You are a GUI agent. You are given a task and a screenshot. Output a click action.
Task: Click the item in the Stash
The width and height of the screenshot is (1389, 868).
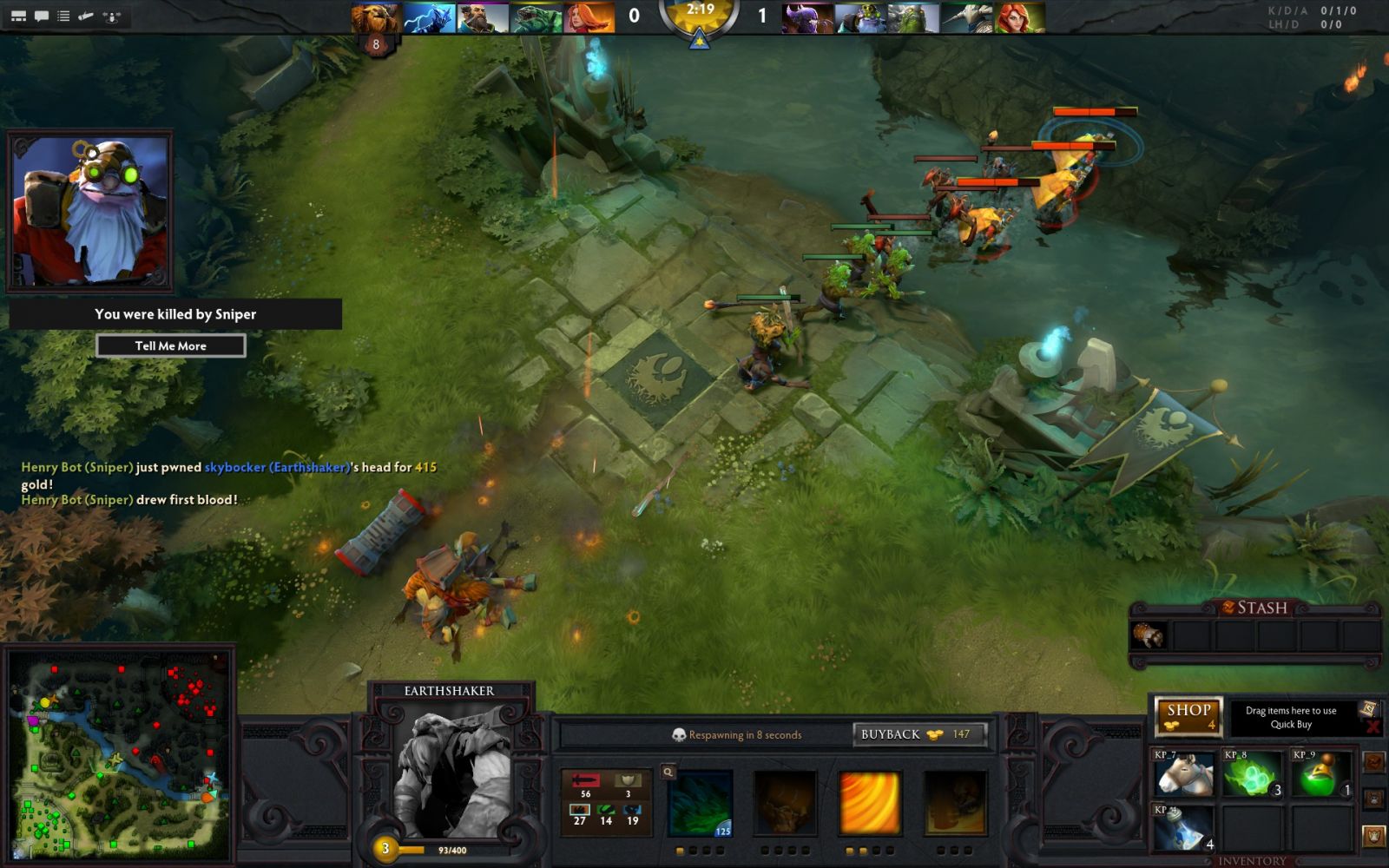tap(1149, 636)
